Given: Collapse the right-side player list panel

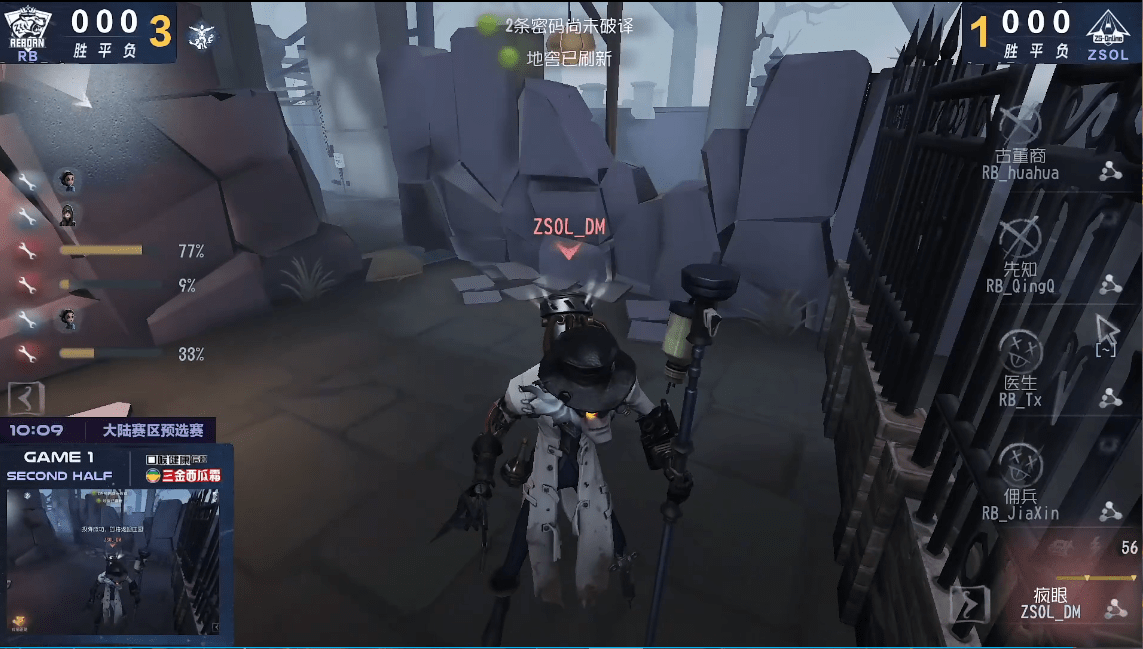Looking at the screenshot, I should pyautogui.click(x=969, y=603).
